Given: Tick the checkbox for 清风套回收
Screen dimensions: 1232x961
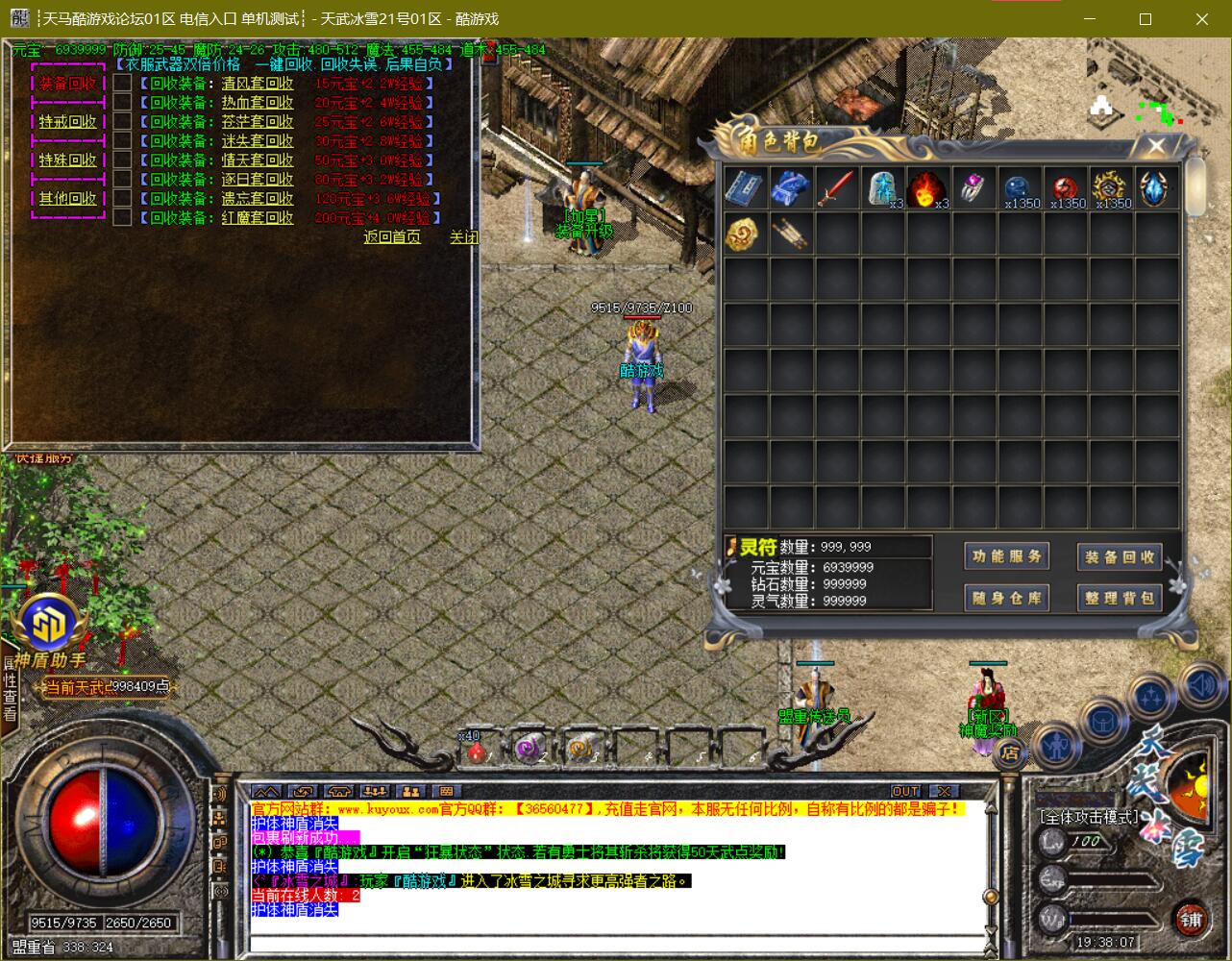Looking at the screenshot, I should [x=122, y=84].
